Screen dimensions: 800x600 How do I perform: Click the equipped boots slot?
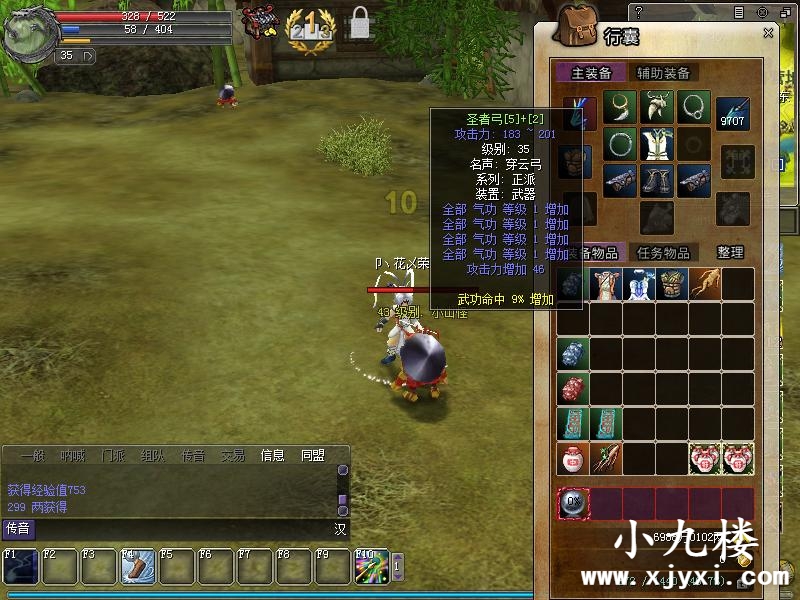point(657,180)
